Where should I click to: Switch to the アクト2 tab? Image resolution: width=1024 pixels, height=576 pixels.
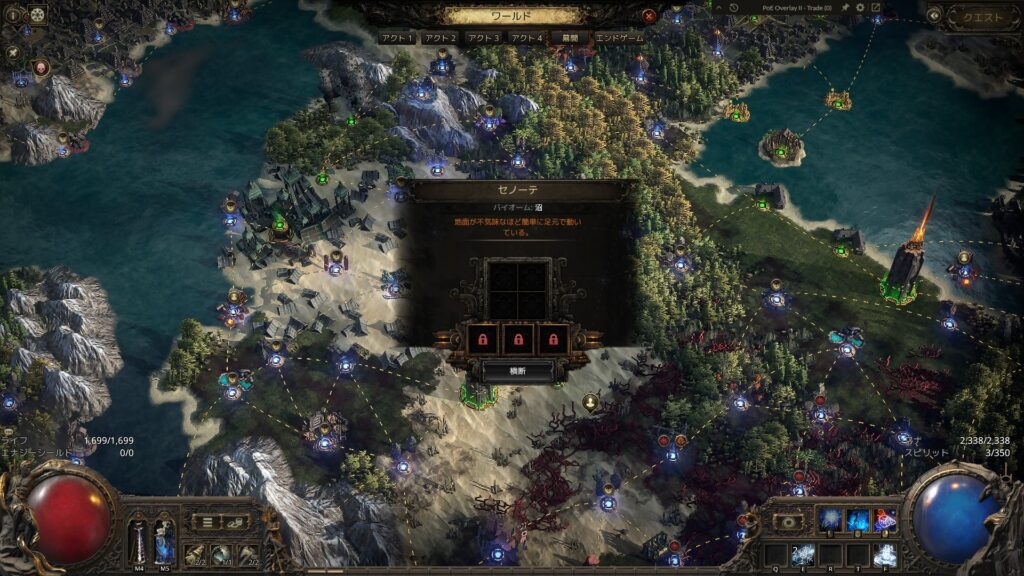441,38
